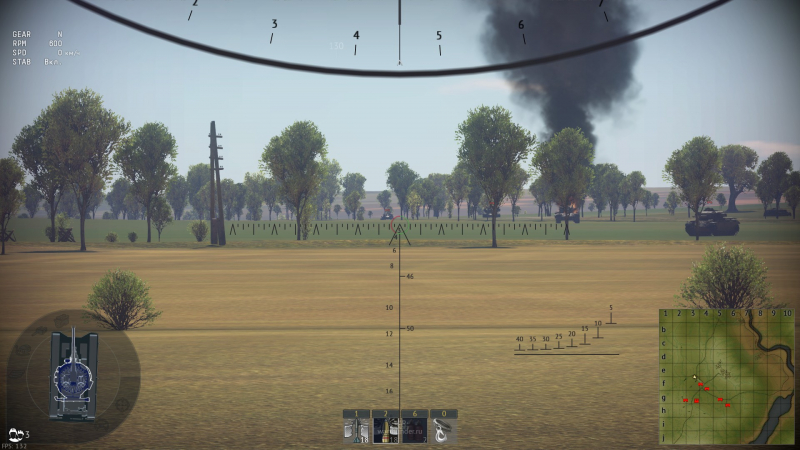Open the tank damage status indicator
The image size is (800, 450).
tap(73, 376)
